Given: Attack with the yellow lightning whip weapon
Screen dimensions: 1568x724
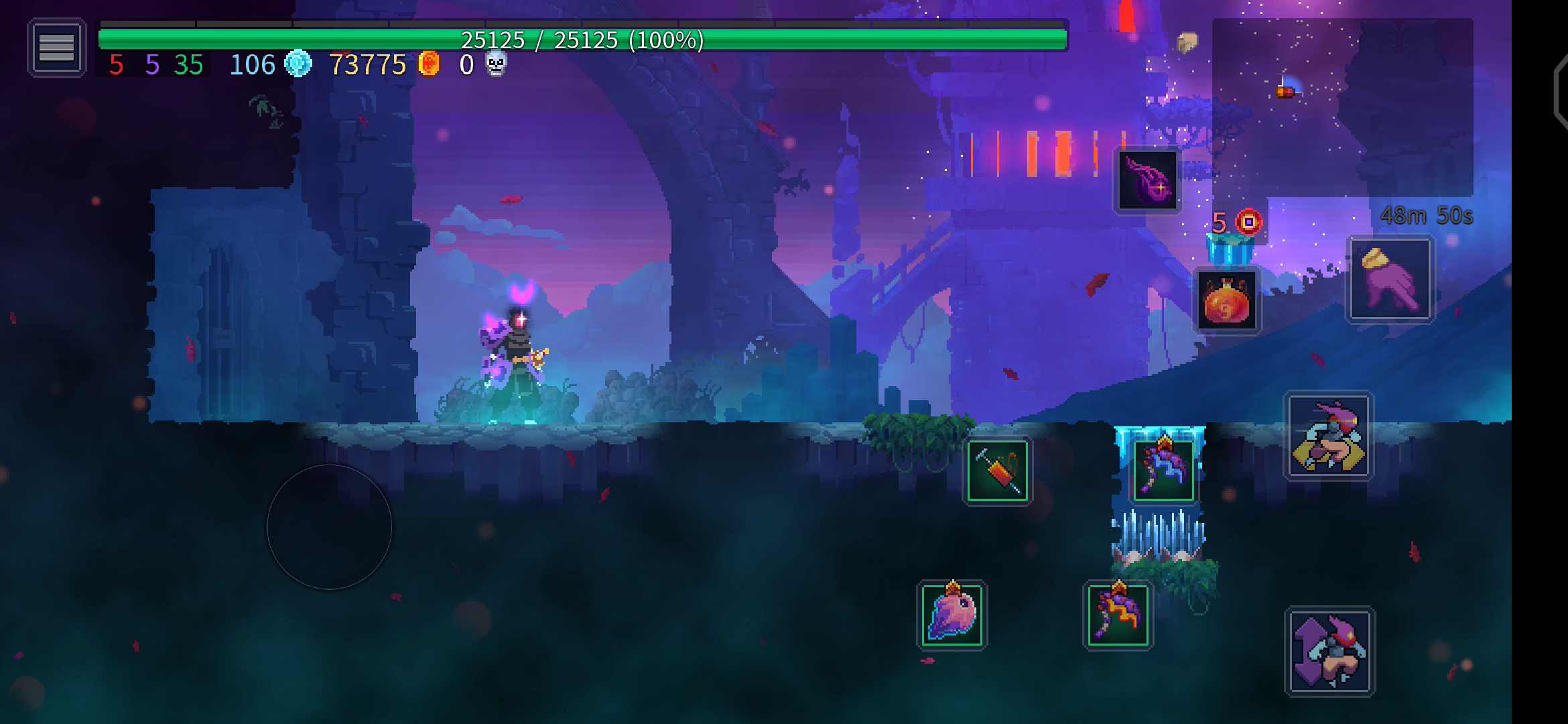Looking at the screenshot, I should click(x=1118, y=615).
